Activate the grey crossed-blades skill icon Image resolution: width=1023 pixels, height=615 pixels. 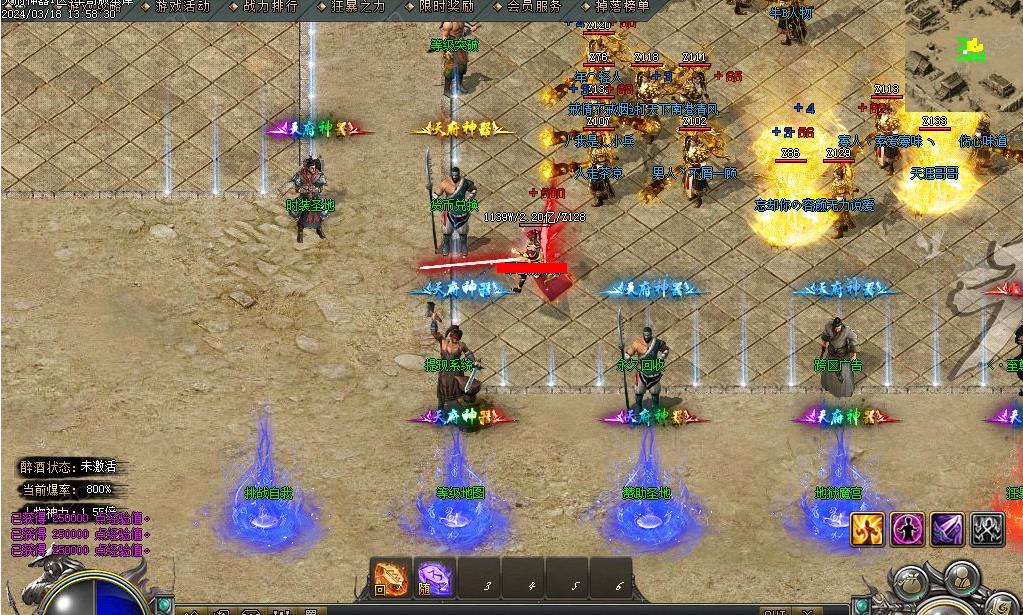[987, 529]
